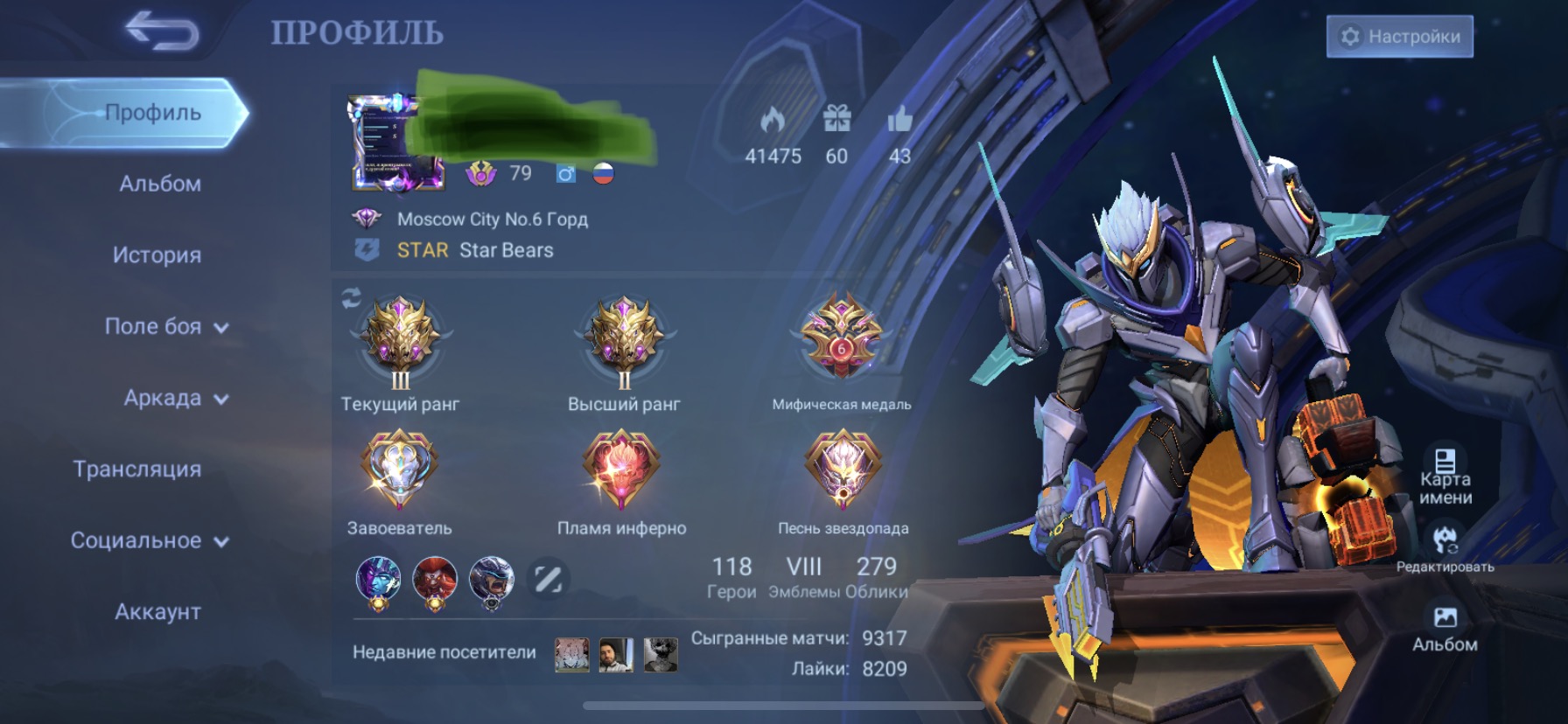Click the male gender symbol
This screenshot has width=1568, height=724.
coord(568,173)
